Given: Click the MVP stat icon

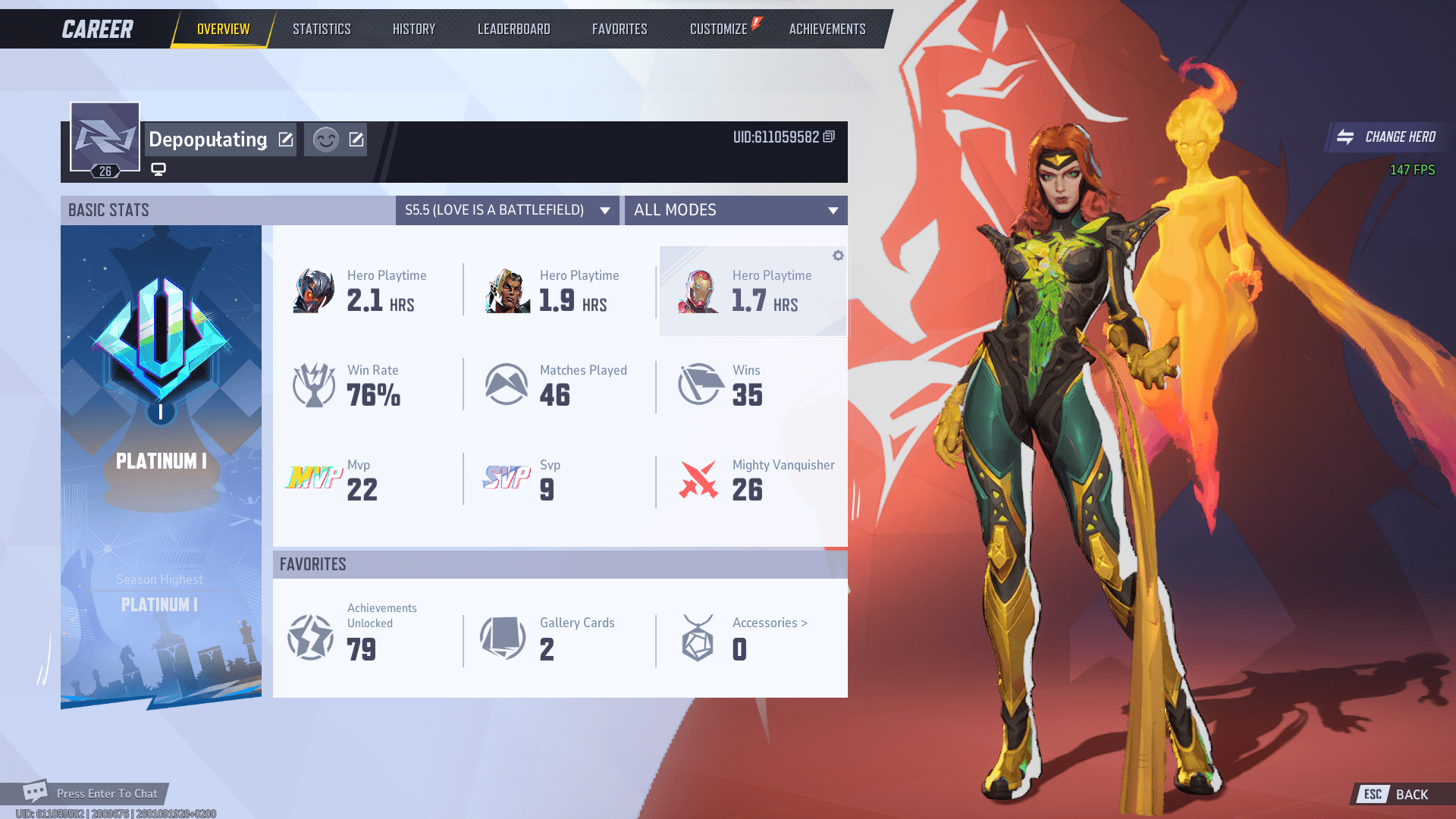Looking at the screenshot, I should [313, 479].
